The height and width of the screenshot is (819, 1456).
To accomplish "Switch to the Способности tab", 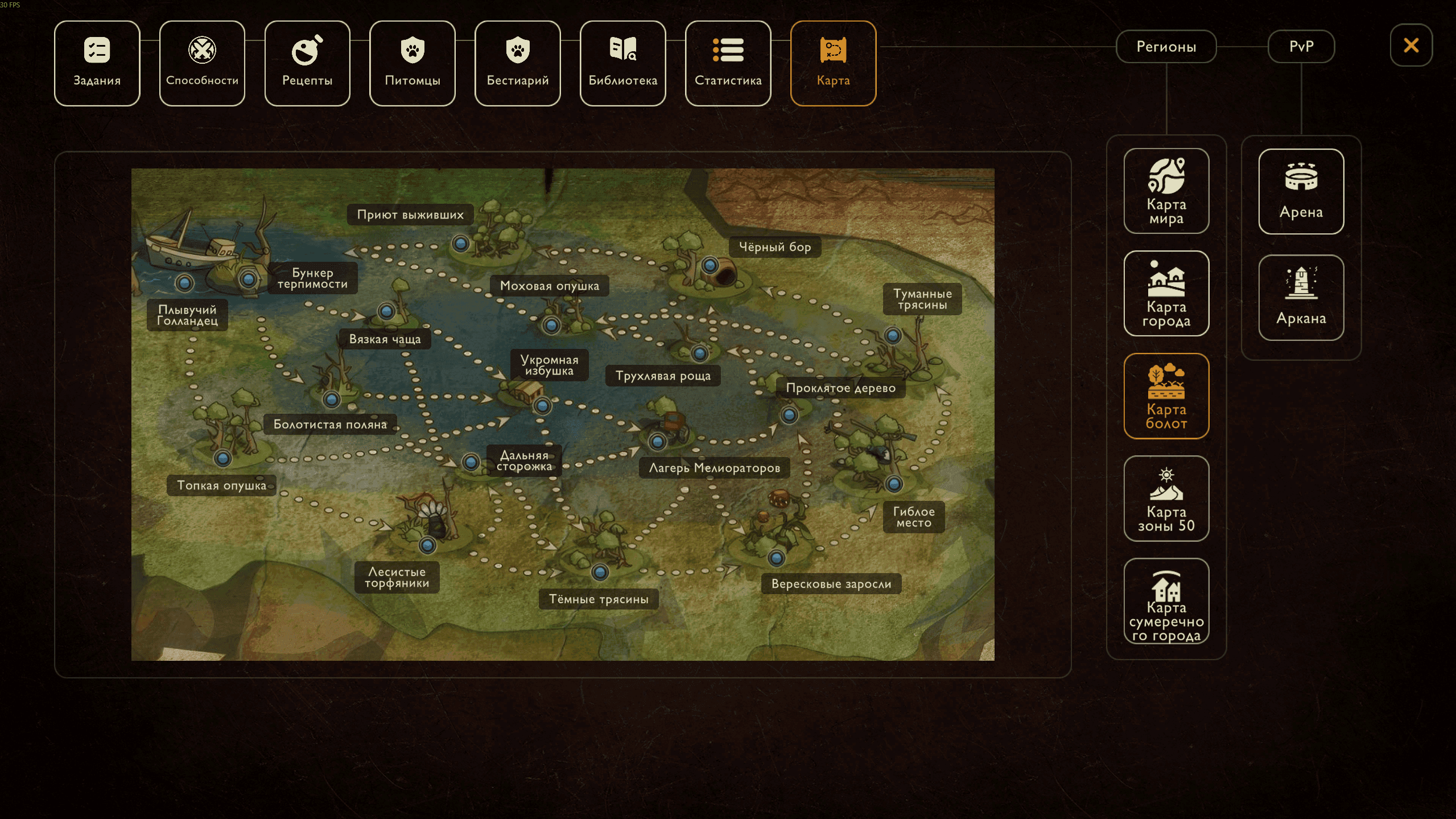I will coord(202,63).
